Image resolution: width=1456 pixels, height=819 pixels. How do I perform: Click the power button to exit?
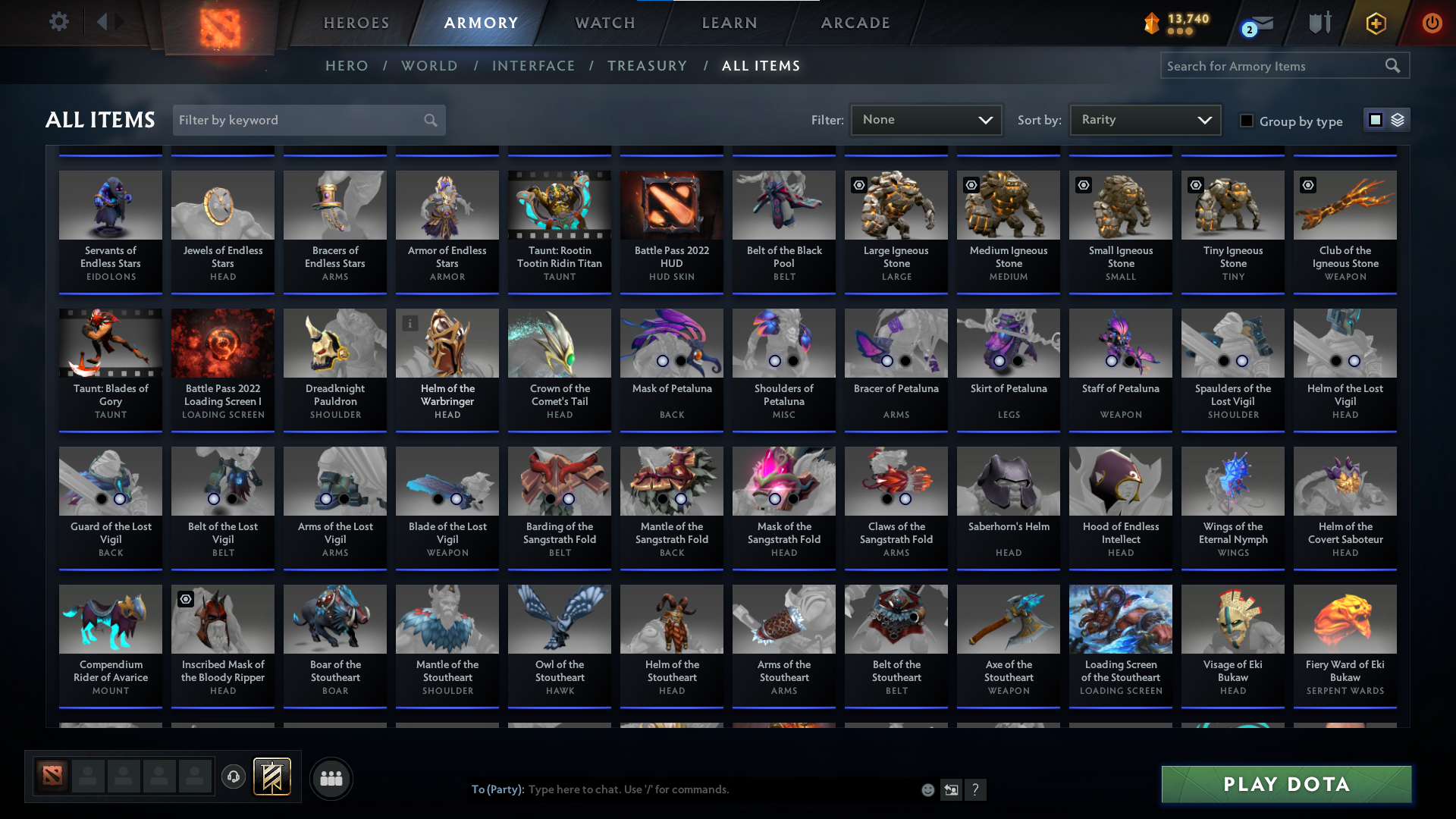[1432, 23]
